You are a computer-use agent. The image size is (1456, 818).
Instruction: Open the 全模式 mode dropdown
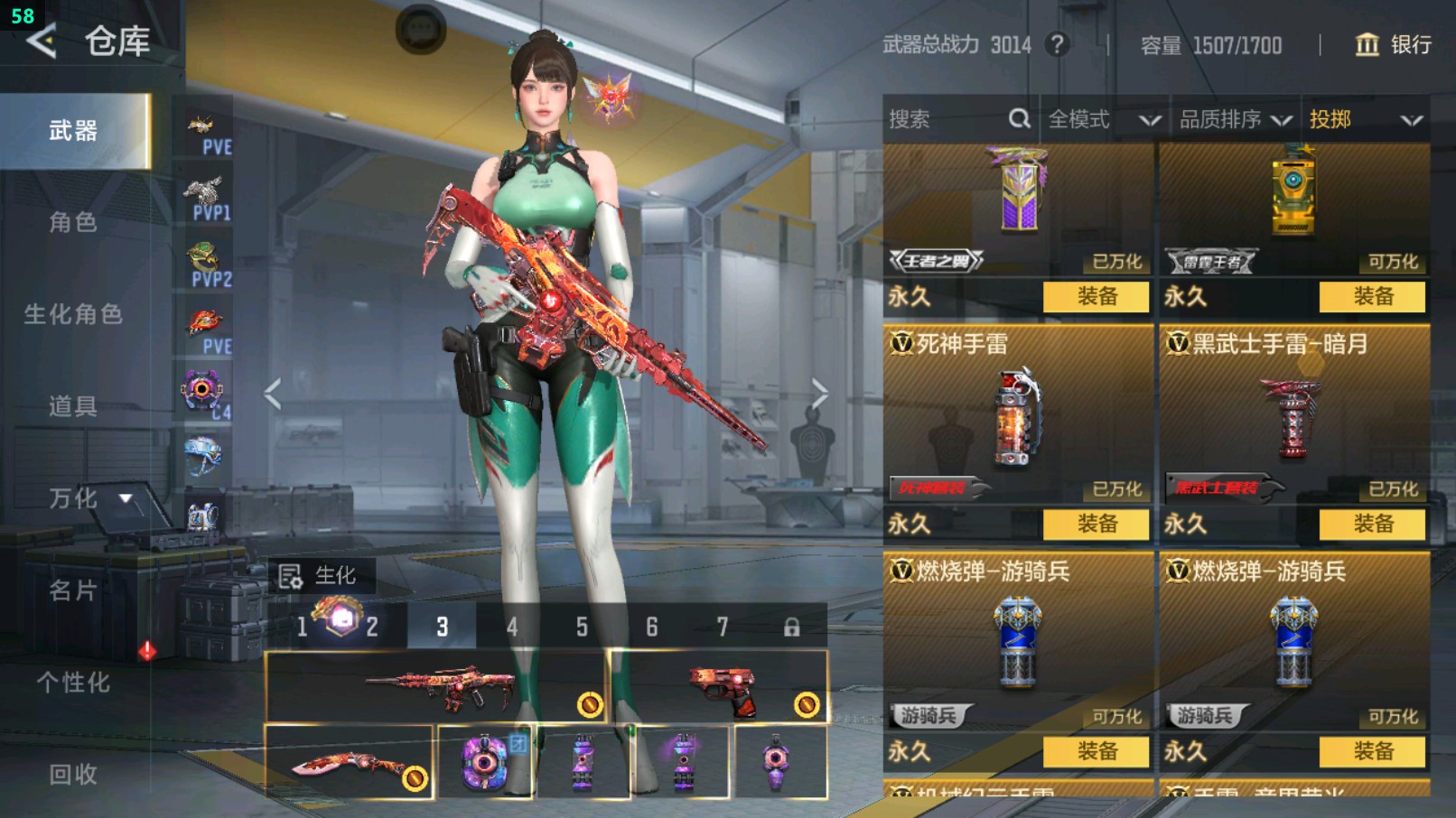point(1104,119)
